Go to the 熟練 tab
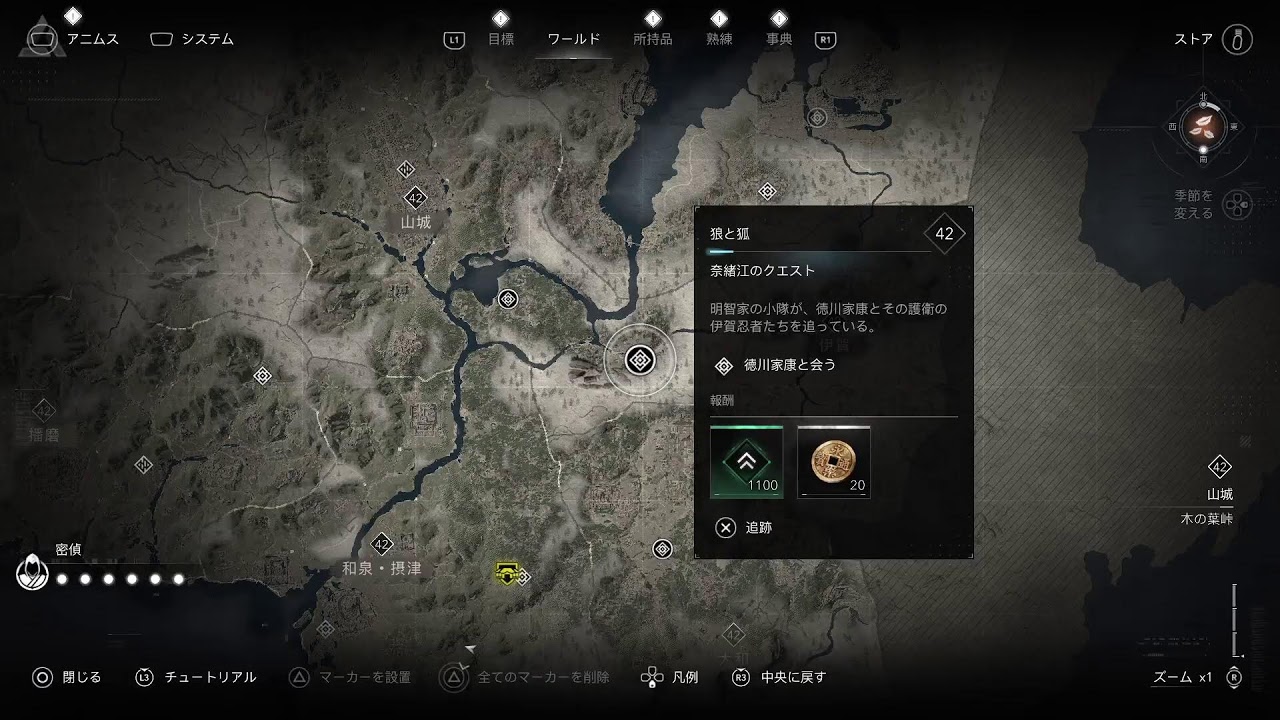 719,39
